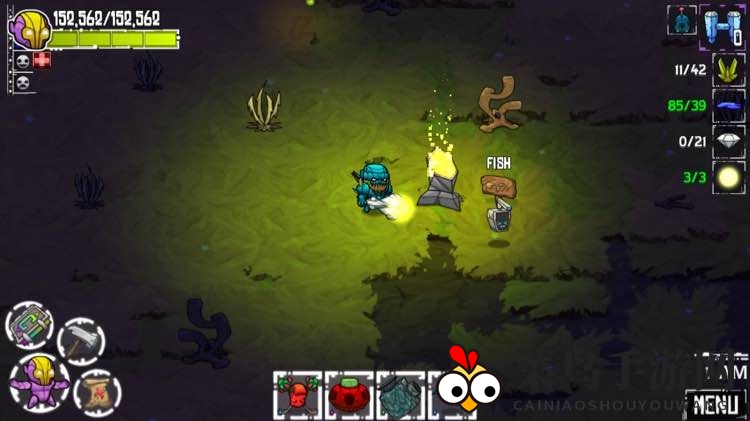The height and width of the screenshot is (421, 750).
Task: Open the quest scroll map icon
Action: tap(97, 391)
